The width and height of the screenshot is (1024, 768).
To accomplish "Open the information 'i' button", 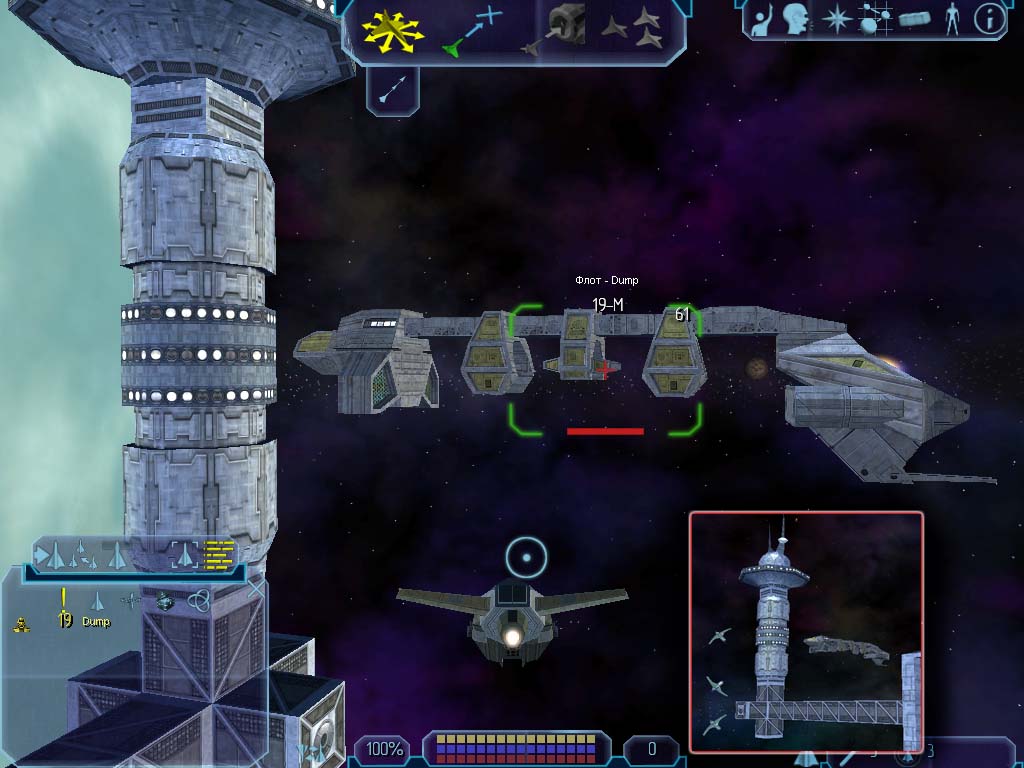I will (989, 19).
